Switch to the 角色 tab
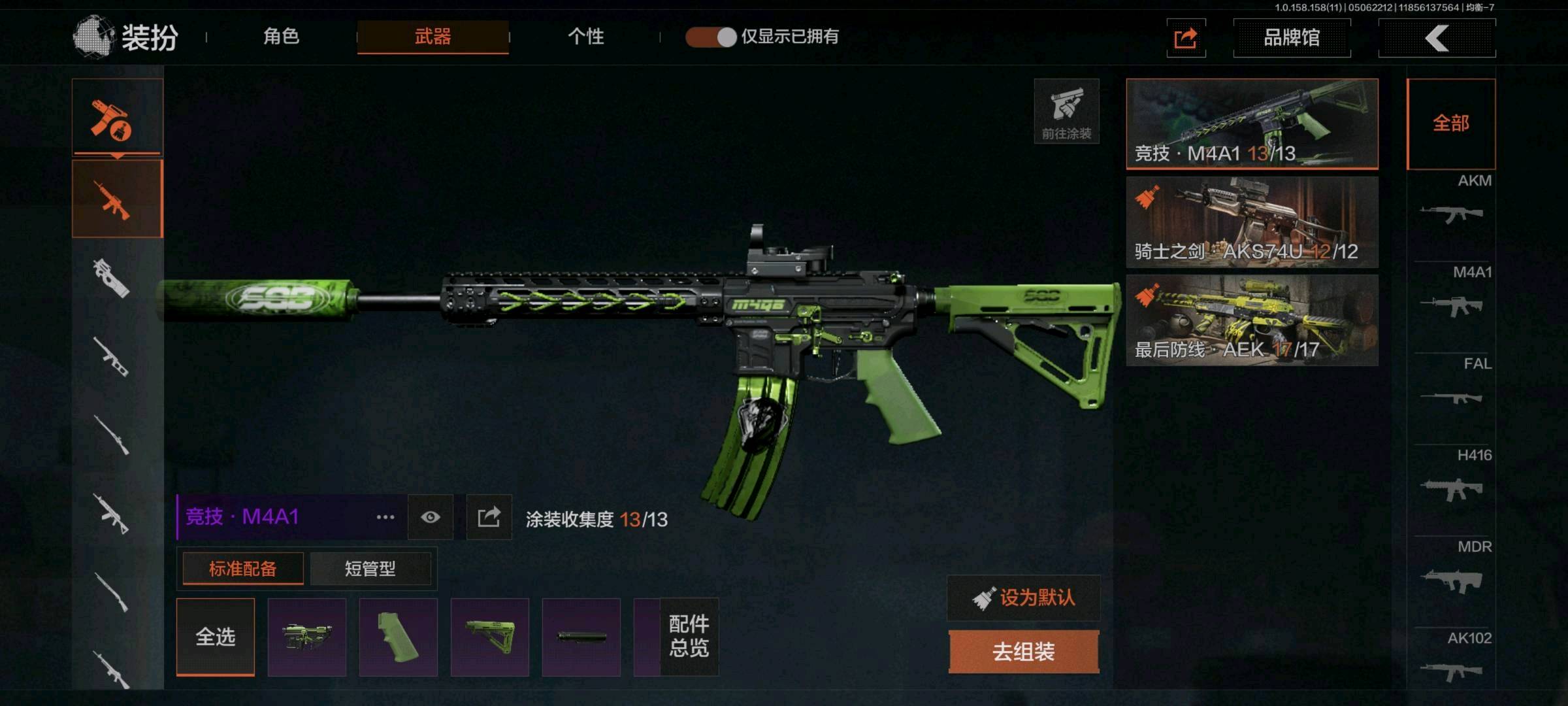1568x706 pixels. pos(282,37)
